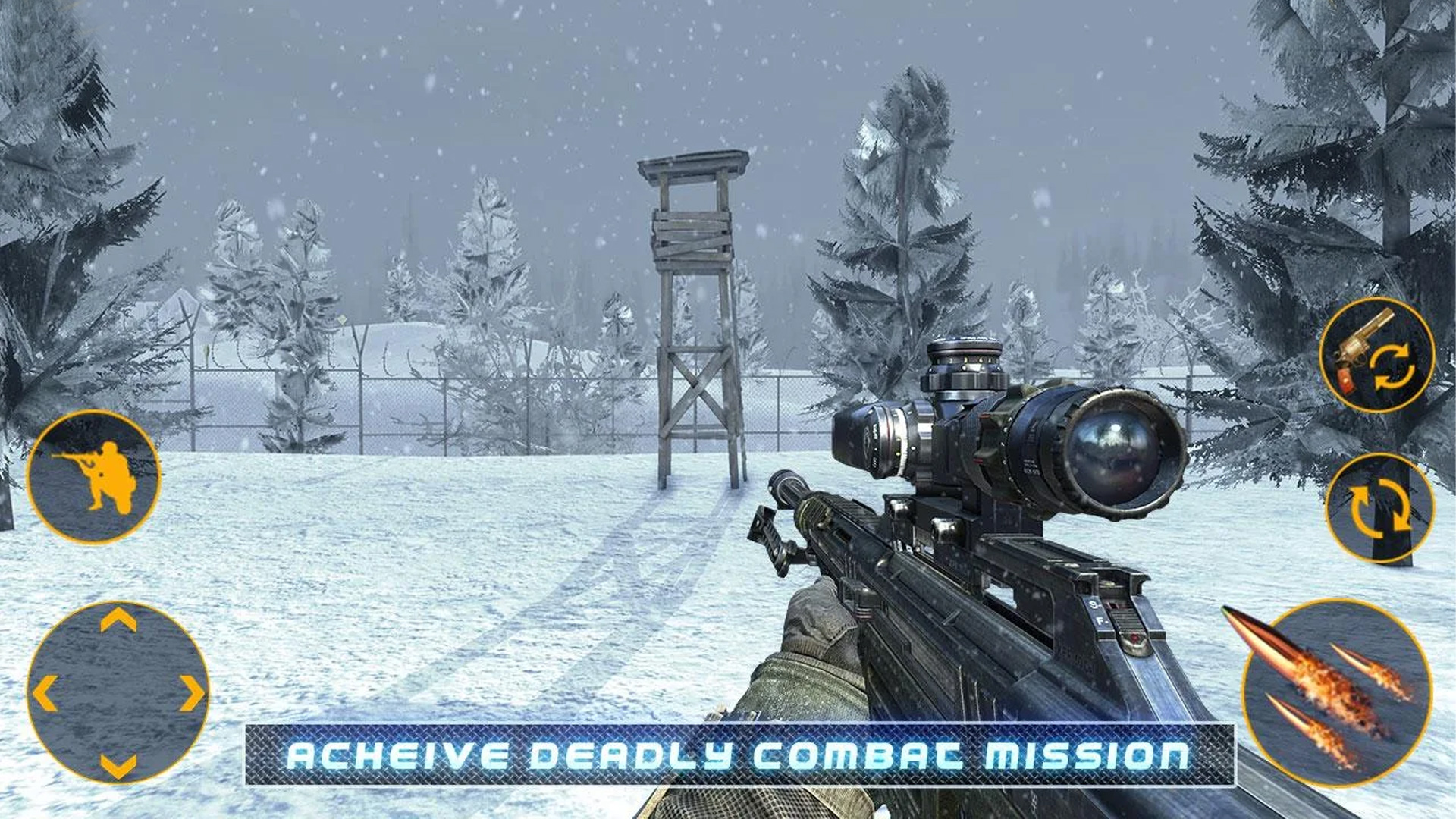Switch weapon using the revolver swap icon
This screenshot has height=819, width=1456.
tap(1376, 355)
